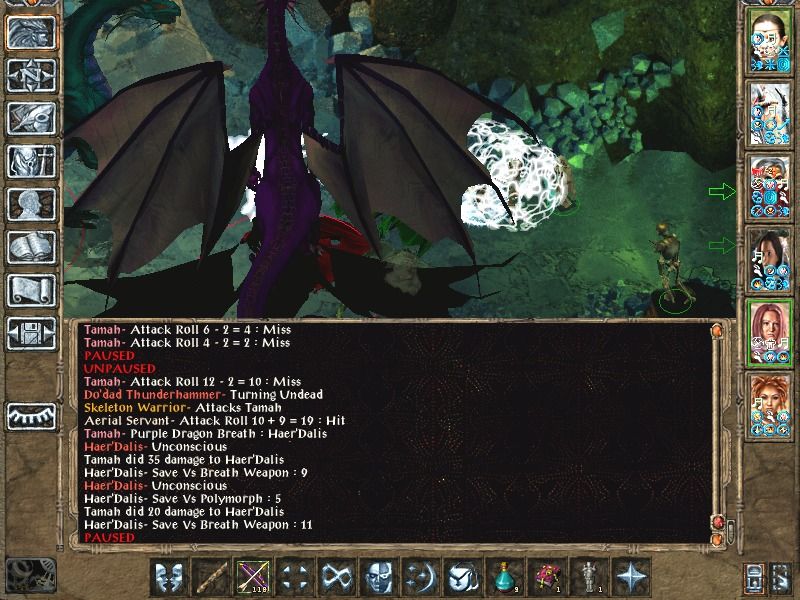Open the priest scroll button
Screen dimensions: 800x600
[x=30, y=290]
